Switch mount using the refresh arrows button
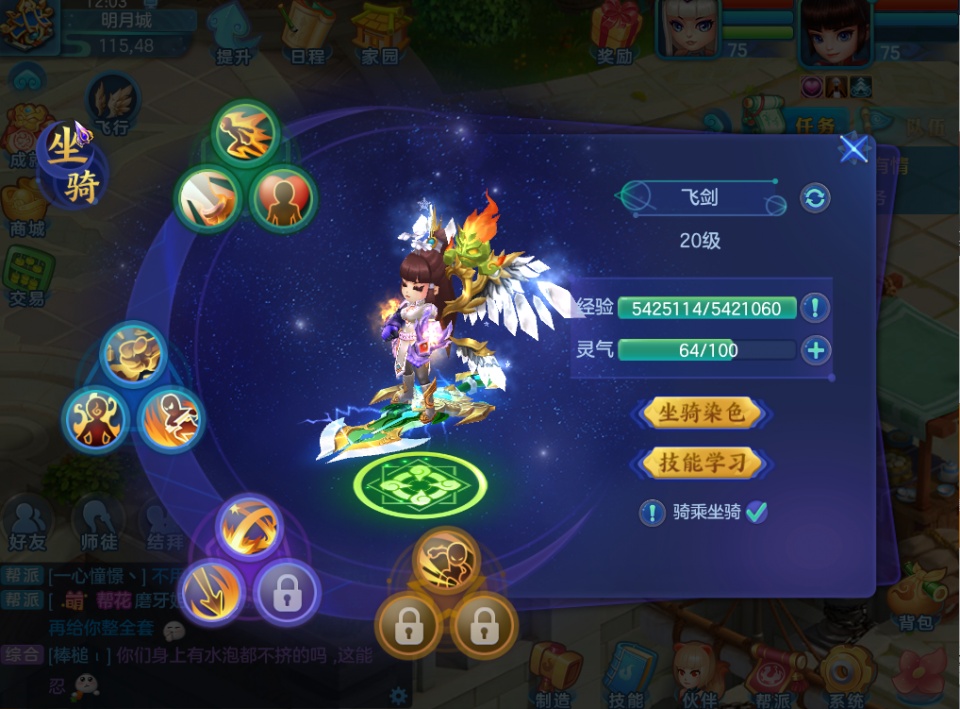The width and height of the screenshot is (960, 709). tap(815, 198)
